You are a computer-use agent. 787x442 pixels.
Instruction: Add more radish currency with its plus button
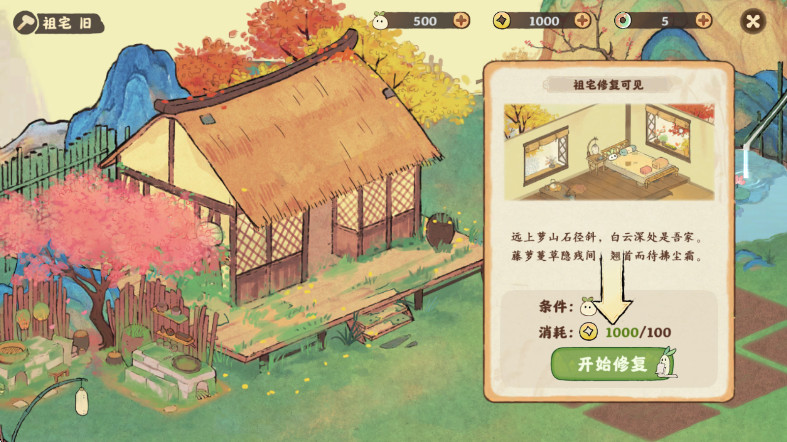click(461, 21)
